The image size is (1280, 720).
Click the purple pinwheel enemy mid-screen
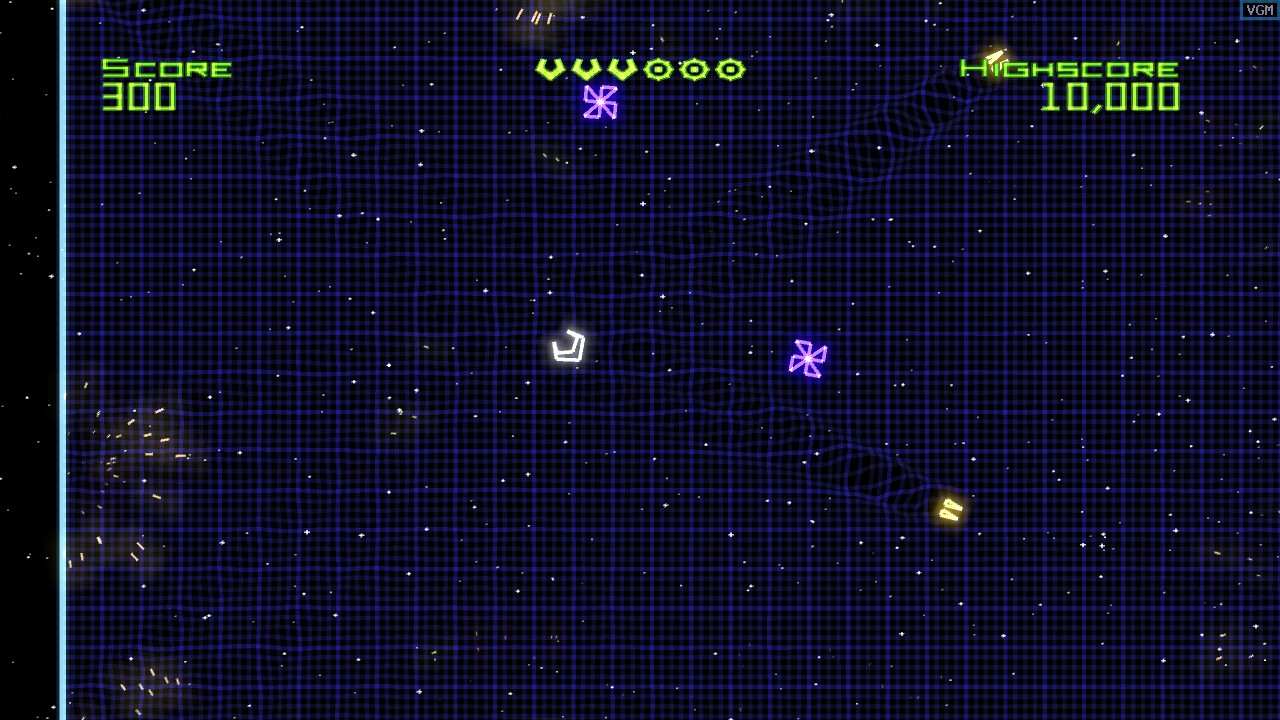pyautogui.click(x=807, y=356)
